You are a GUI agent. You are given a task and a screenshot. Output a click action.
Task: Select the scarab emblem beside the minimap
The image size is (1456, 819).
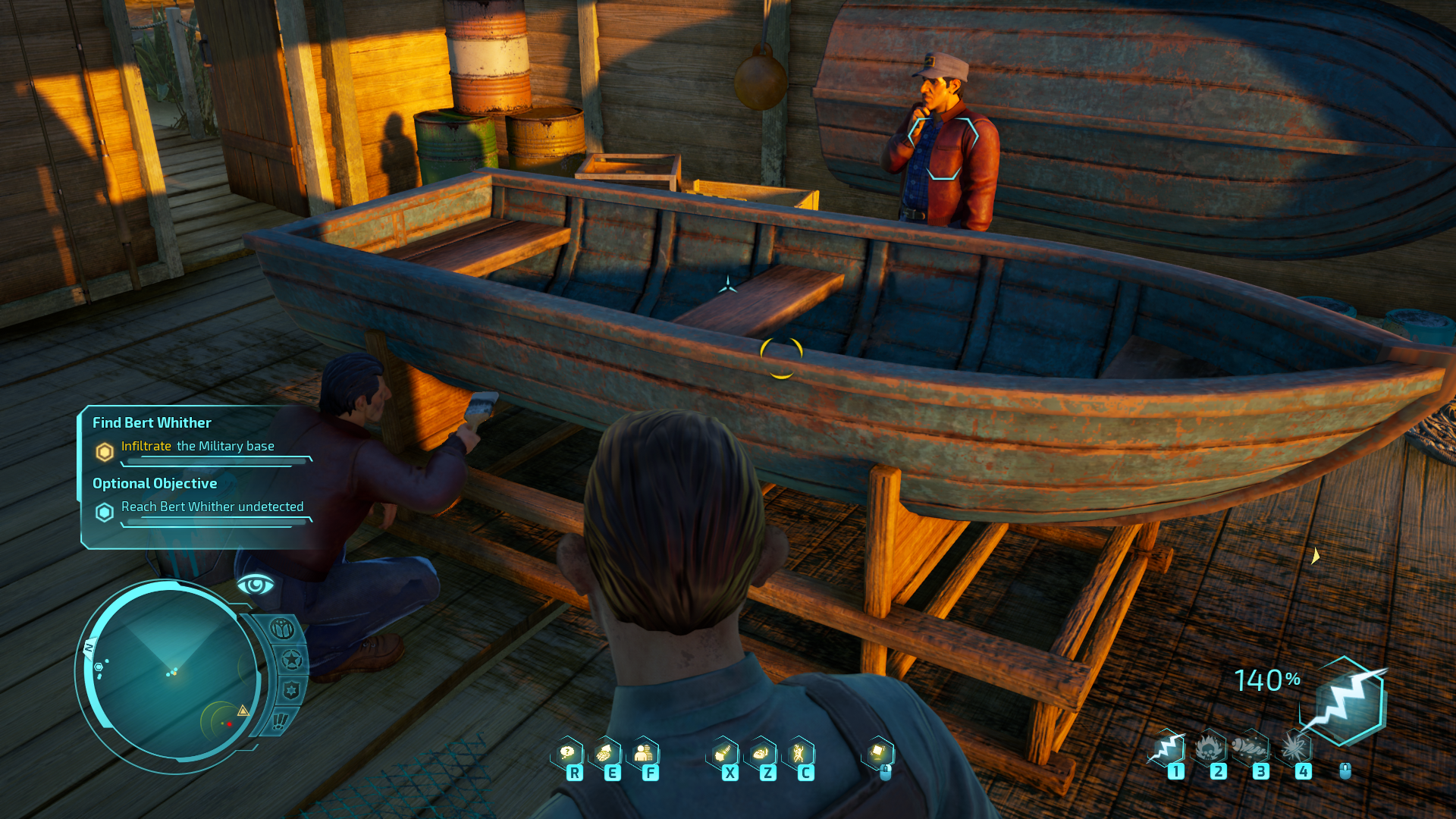click(x=282, y=629)
